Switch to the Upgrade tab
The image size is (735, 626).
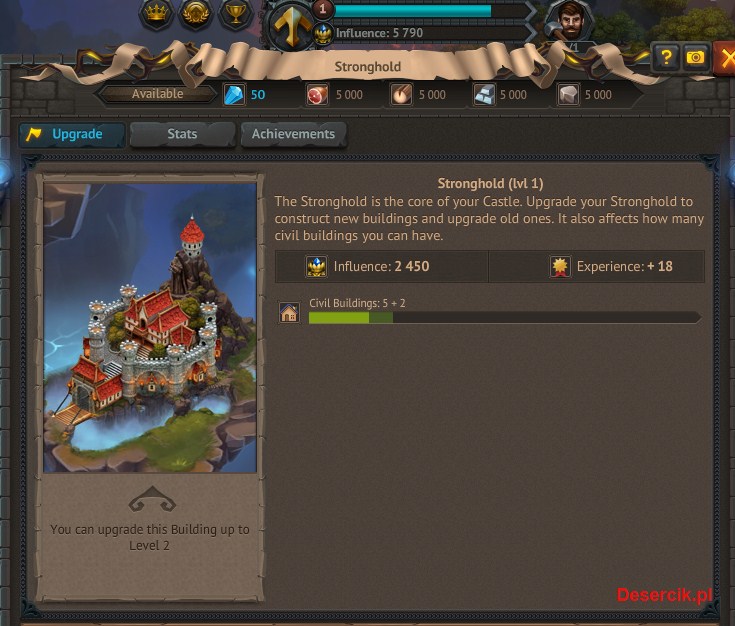tap(72, 134)
